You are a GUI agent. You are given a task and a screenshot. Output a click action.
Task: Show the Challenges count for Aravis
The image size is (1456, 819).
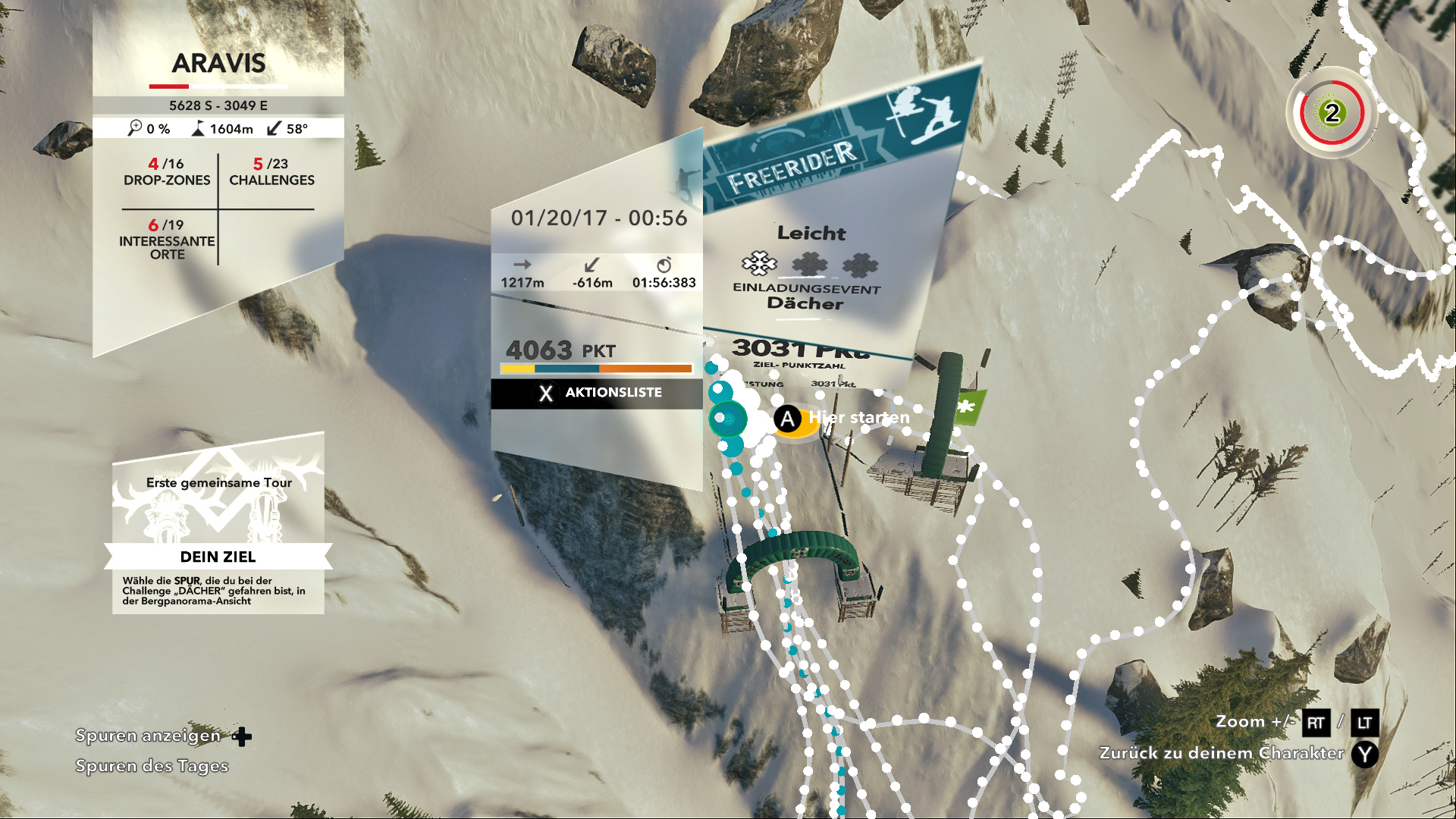click(271, 172)
